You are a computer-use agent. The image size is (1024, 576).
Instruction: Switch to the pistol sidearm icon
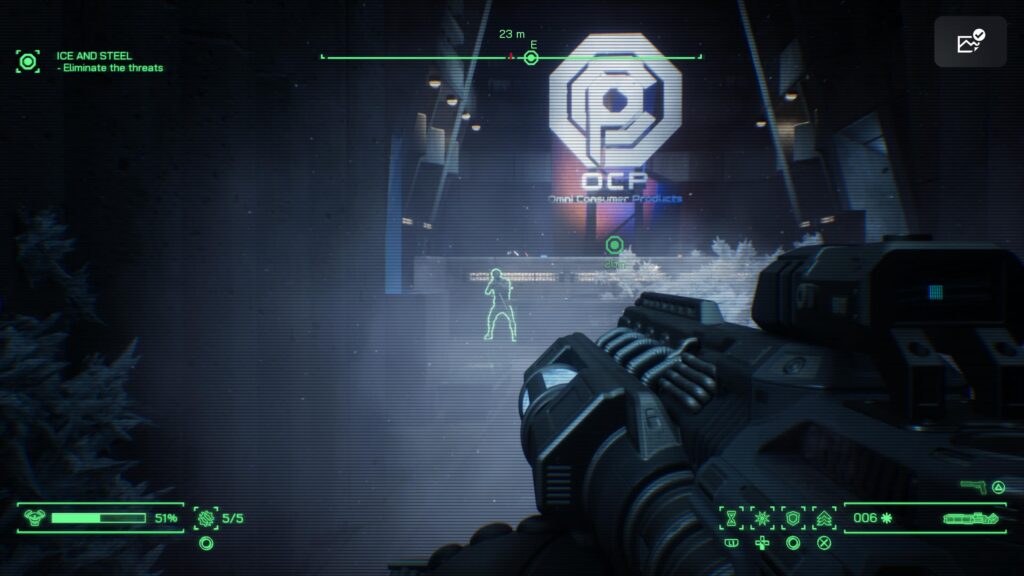tap(972, 487)
